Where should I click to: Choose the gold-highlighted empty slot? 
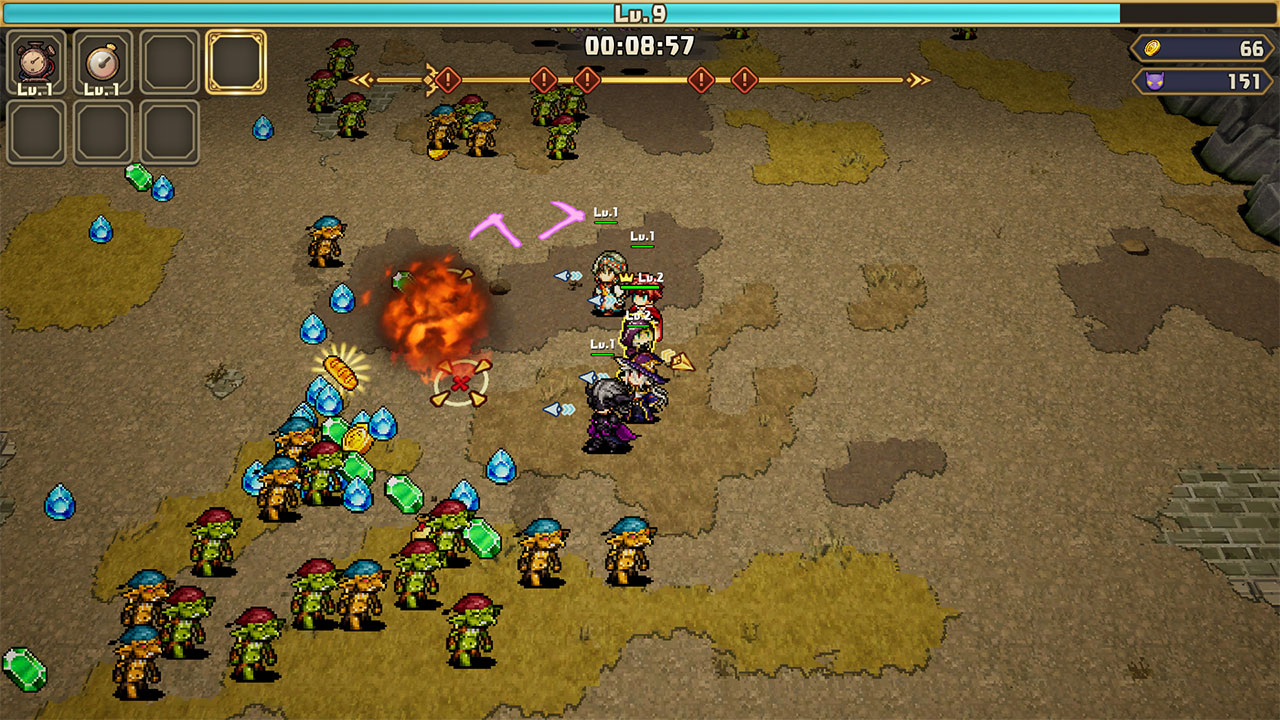pyautogui.click(x=236, y=62)
